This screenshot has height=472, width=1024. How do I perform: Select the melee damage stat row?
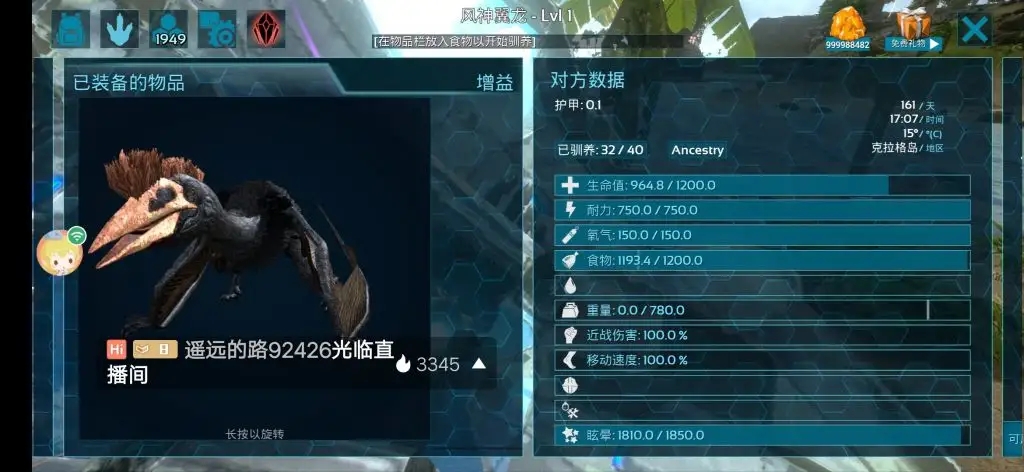[762, 335]
